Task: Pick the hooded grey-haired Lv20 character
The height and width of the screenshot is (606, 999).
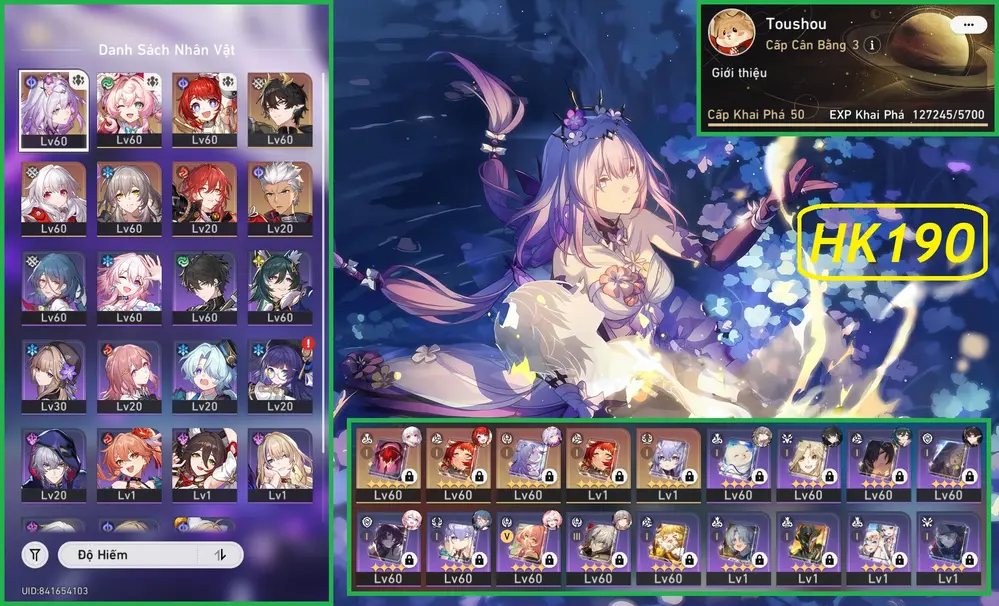Action: [54, 466]
